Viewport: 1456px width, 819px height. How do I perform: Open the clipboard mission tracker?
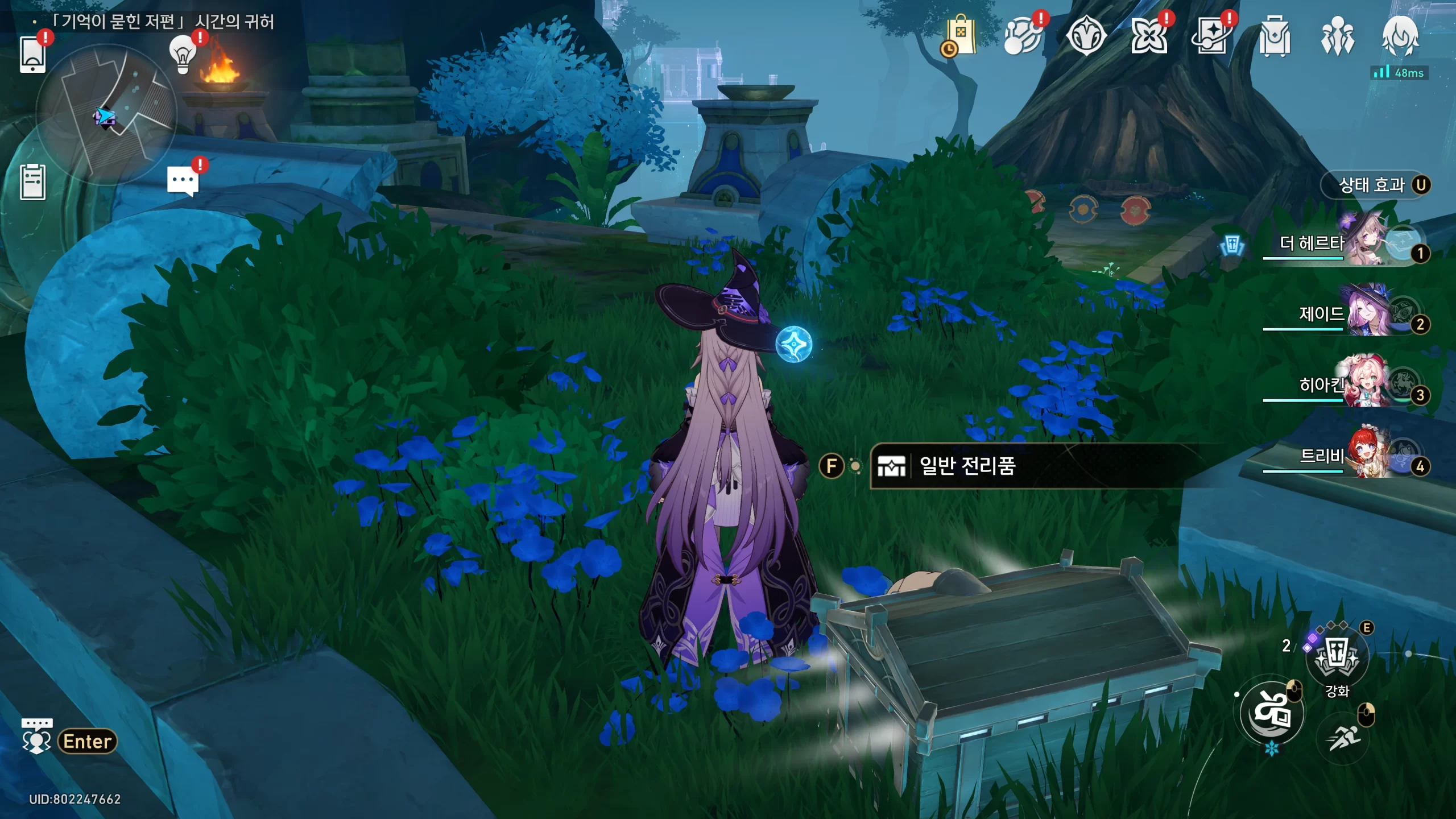pyautogui.click(x=32, y=182)
